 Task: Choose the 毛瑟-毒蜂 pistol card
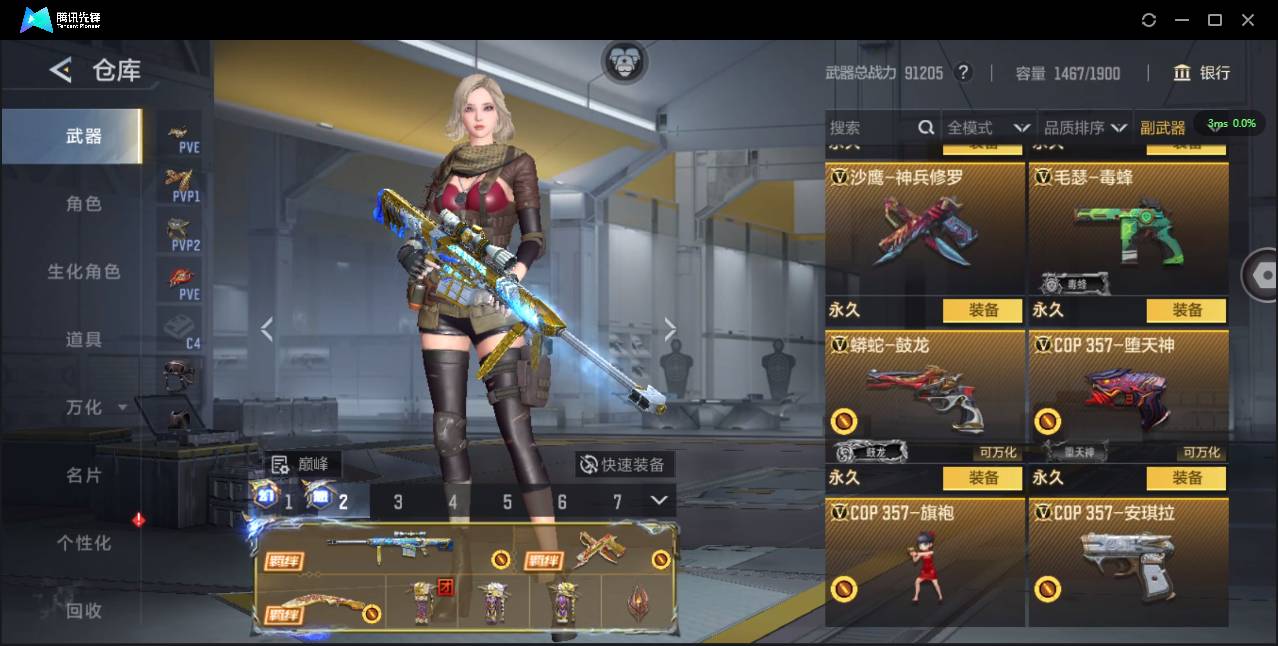coord(1128,228)
